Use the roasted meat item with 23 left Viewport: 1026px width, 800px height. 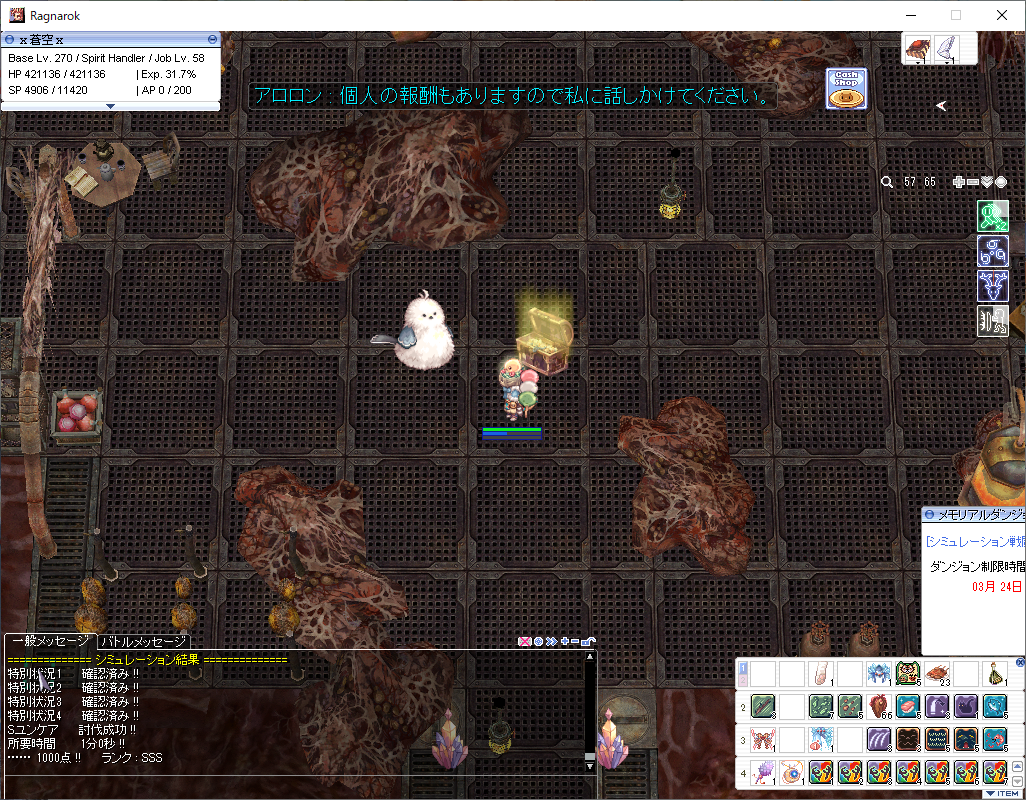click(937, 674)
